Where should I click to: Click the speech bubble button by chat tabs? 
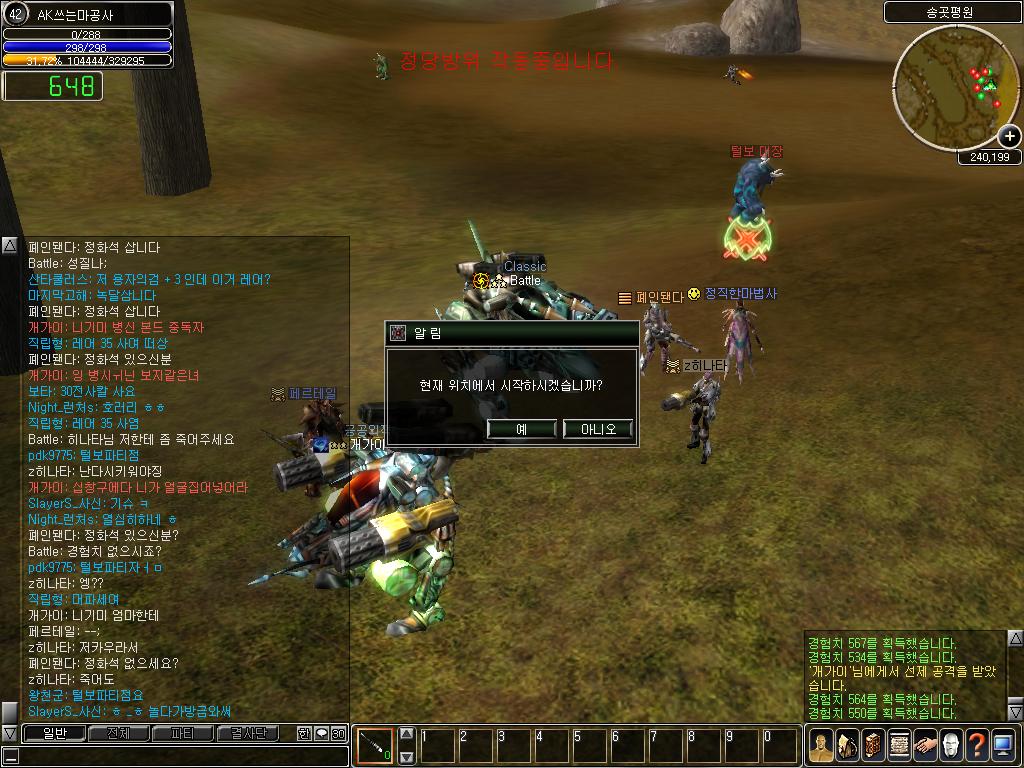tap(321, 733)
